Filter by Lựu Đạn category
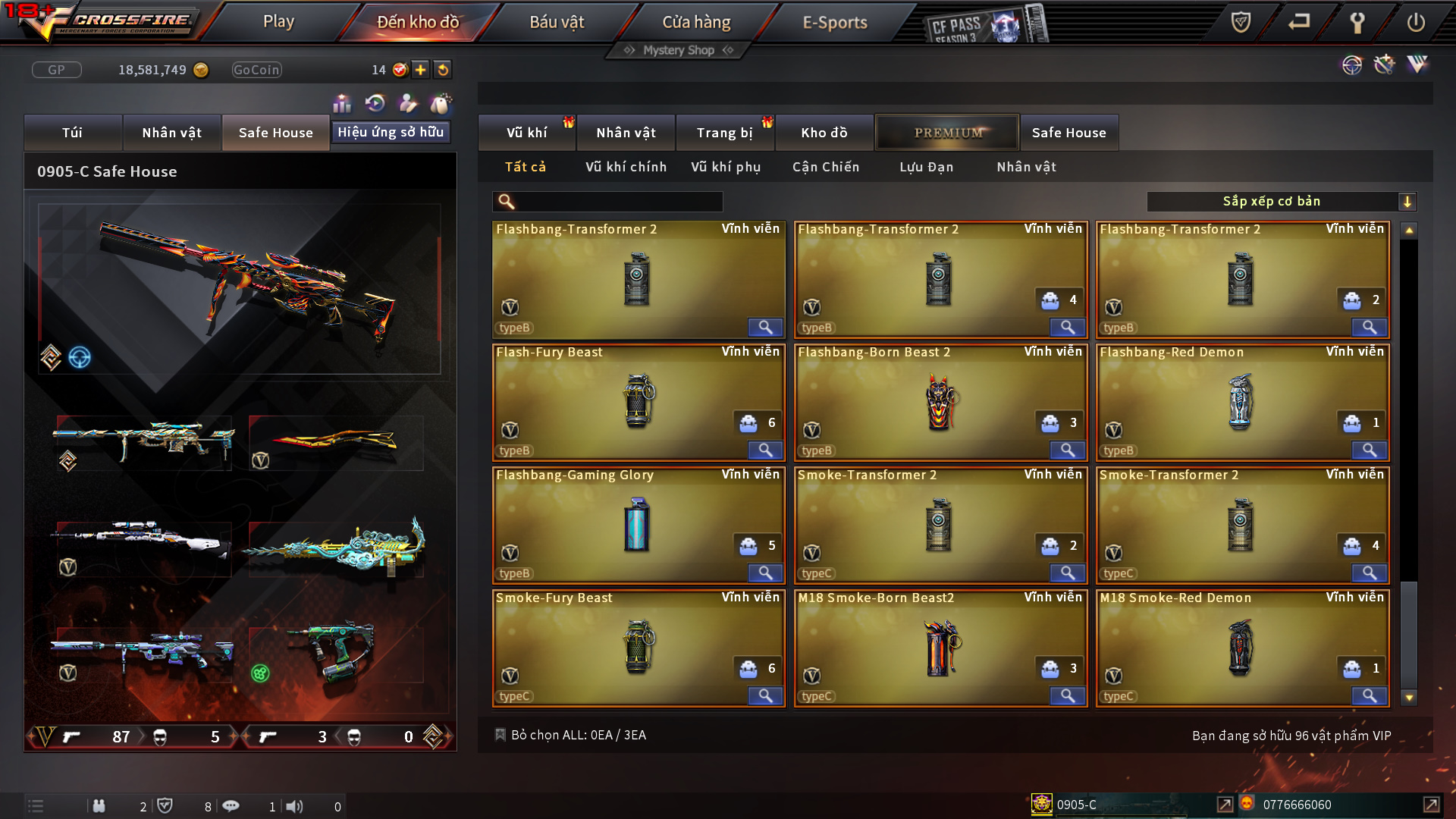 click(x=926, y=167)
